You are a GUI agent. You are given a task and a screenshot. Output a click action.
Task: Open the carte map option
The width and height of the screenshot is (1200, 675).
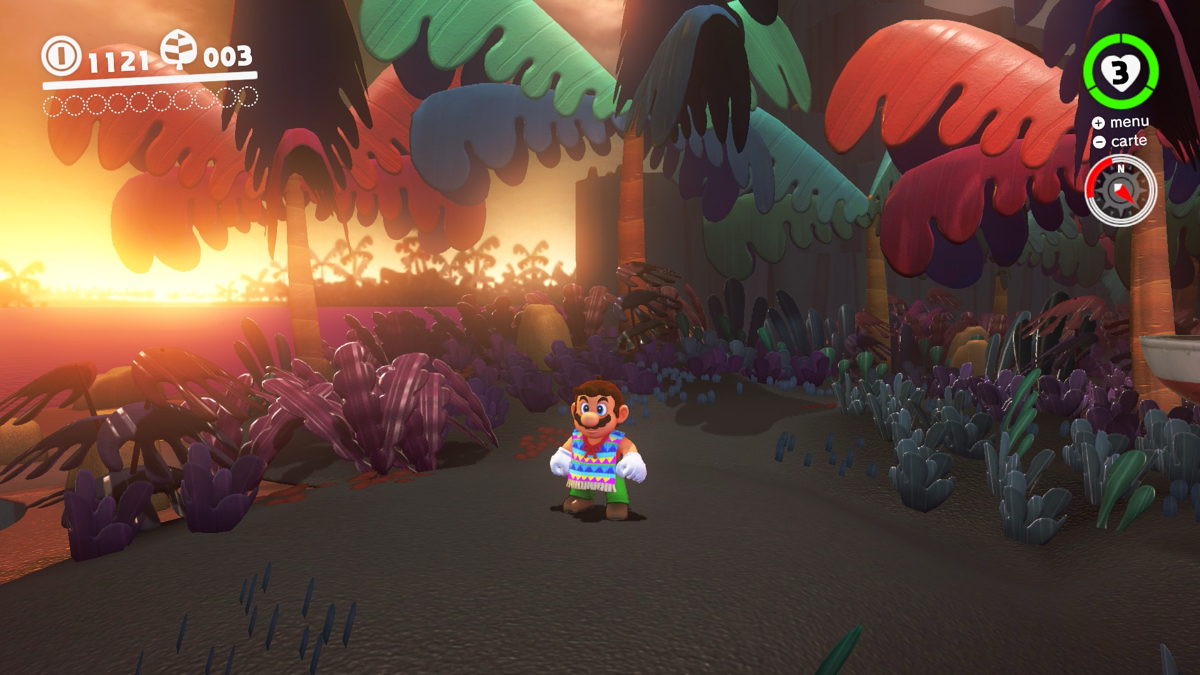click(1120, 141)
